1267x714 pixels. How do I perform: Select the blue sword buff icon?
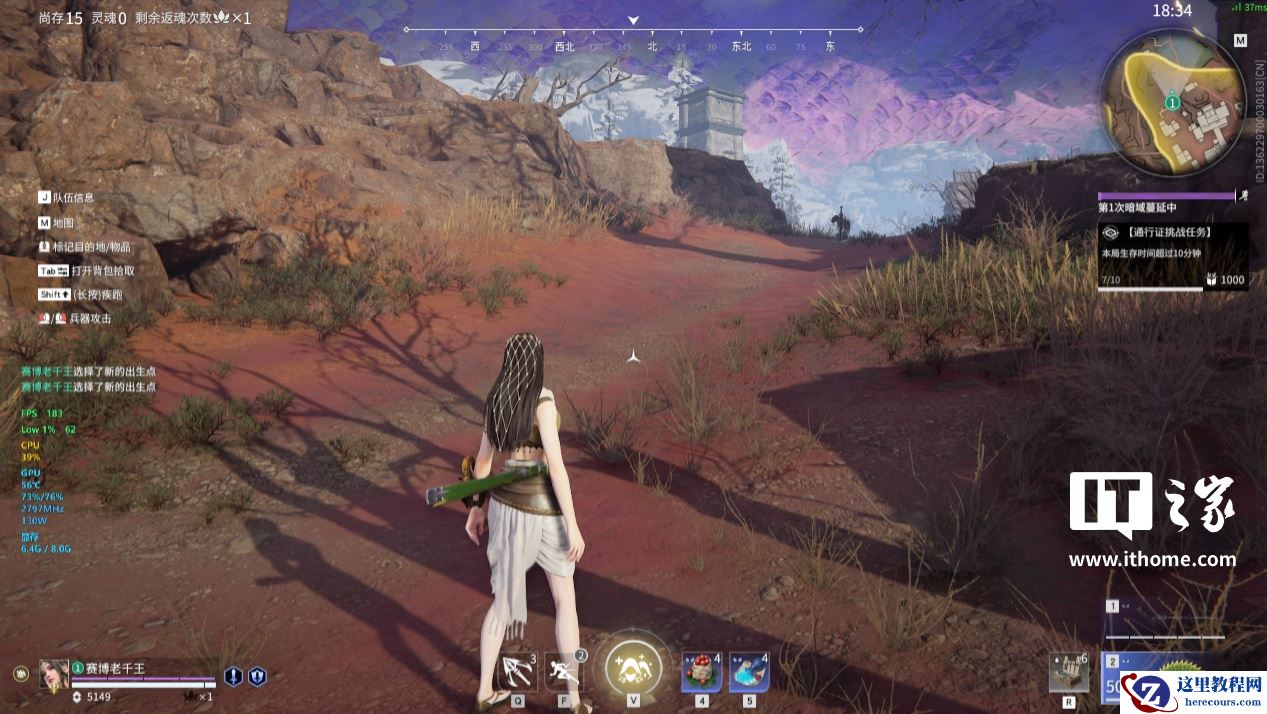(233, 676)
